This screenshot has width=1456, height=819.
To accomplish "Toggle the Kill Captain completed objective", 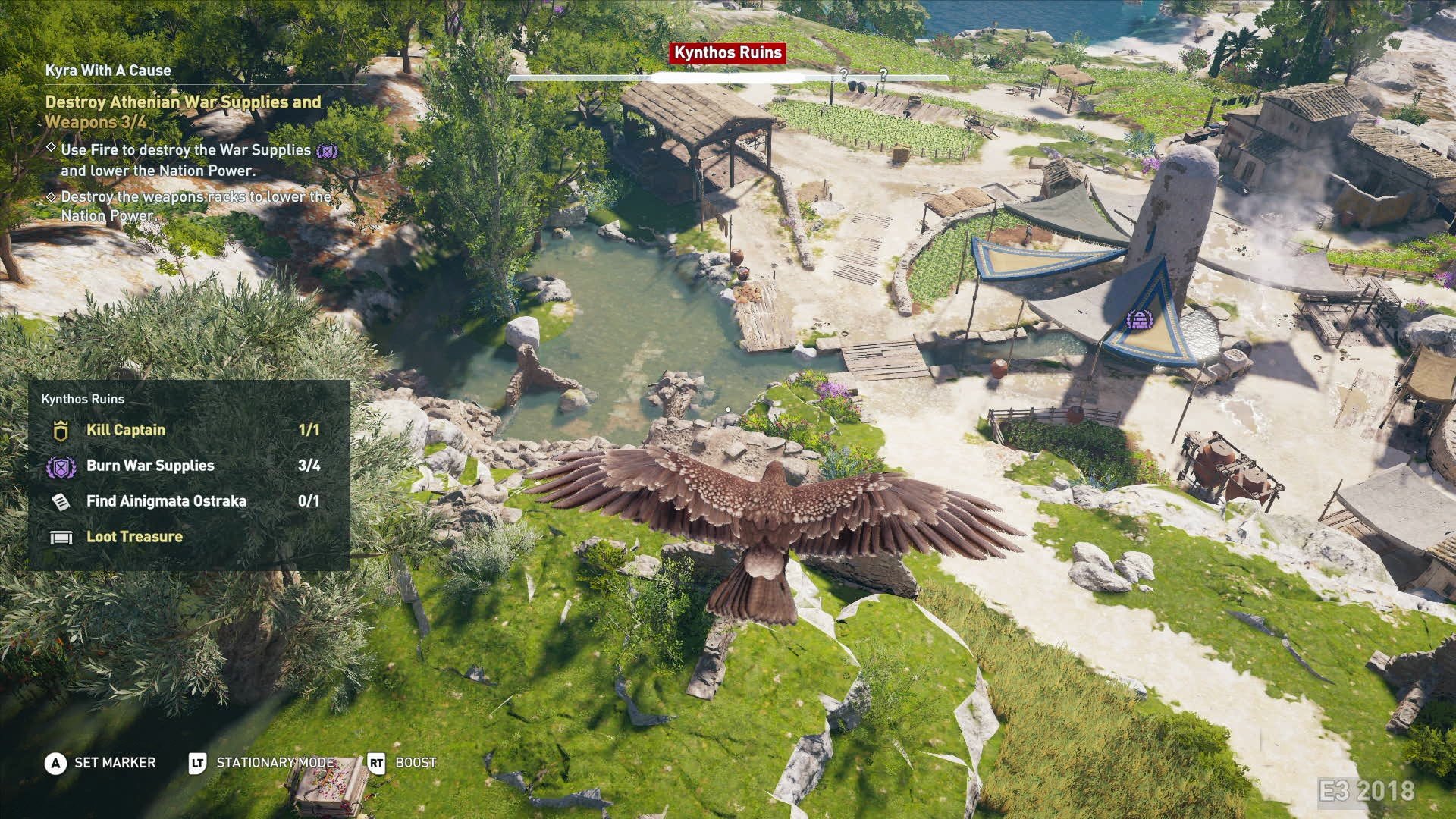I will (126, 430).
